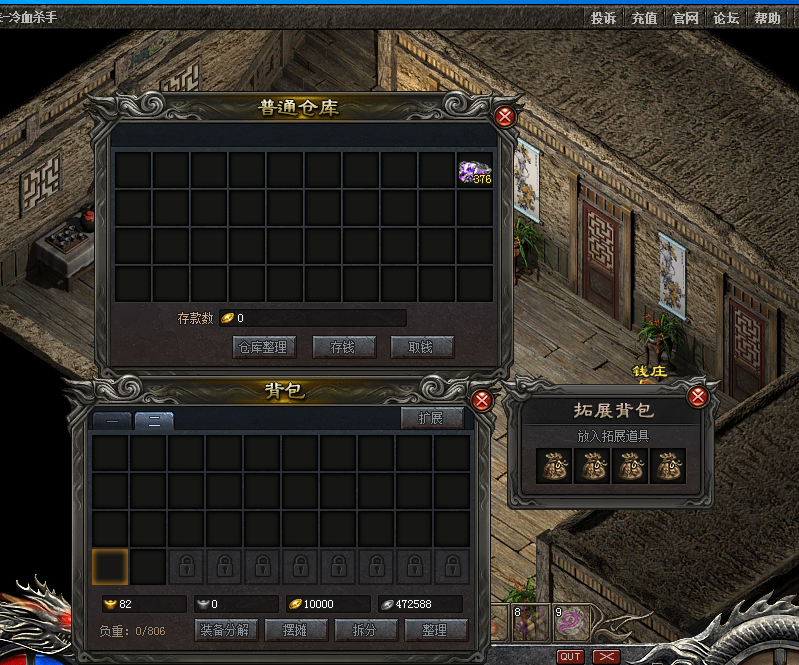This screenshot has width=799, height=665.
Task: Click the 仓库整理 sort warehouse button
Action: (262, 347)
